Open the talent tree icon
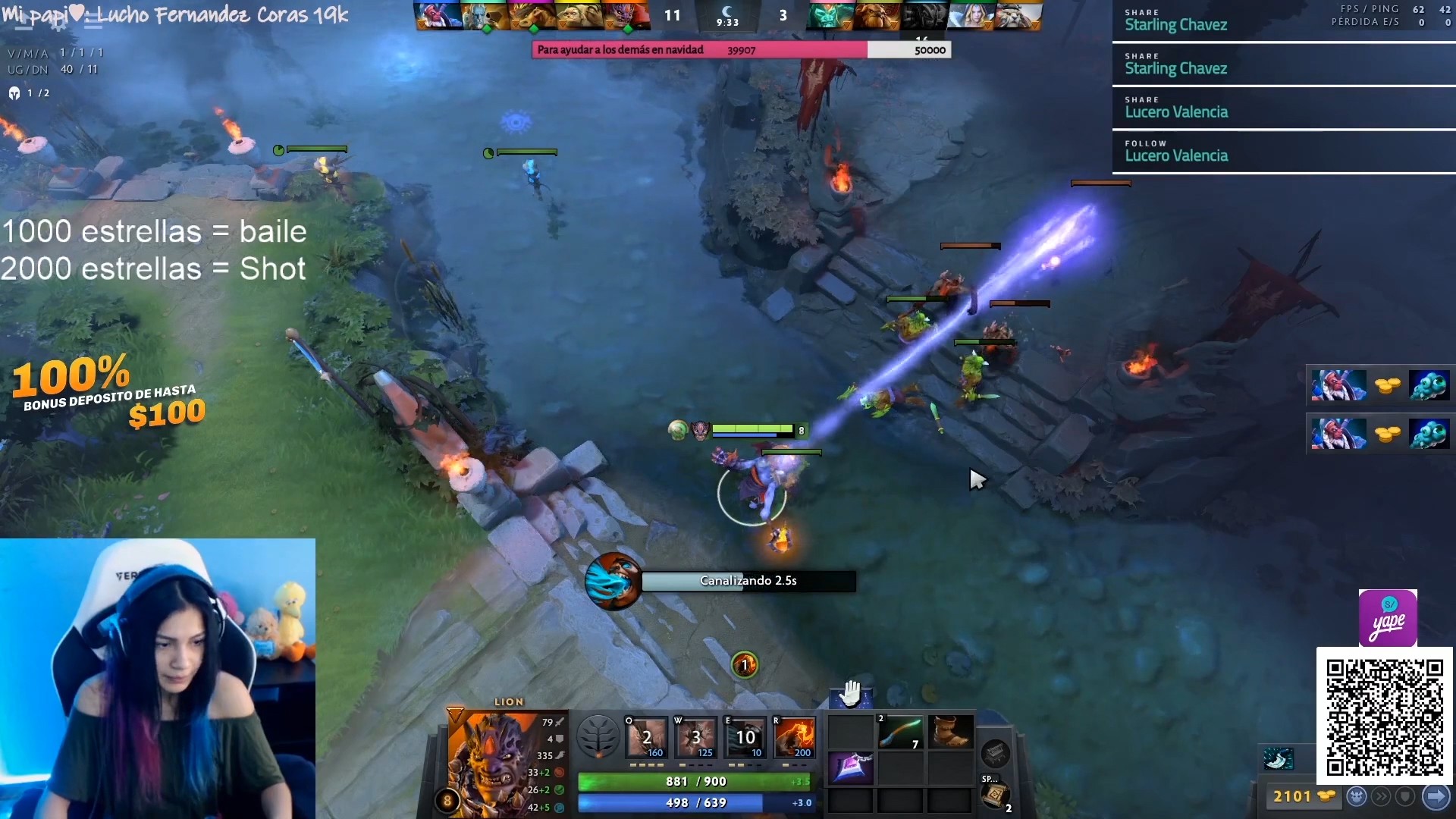The width and height of the screenshot is (1456, 819). 598,736
